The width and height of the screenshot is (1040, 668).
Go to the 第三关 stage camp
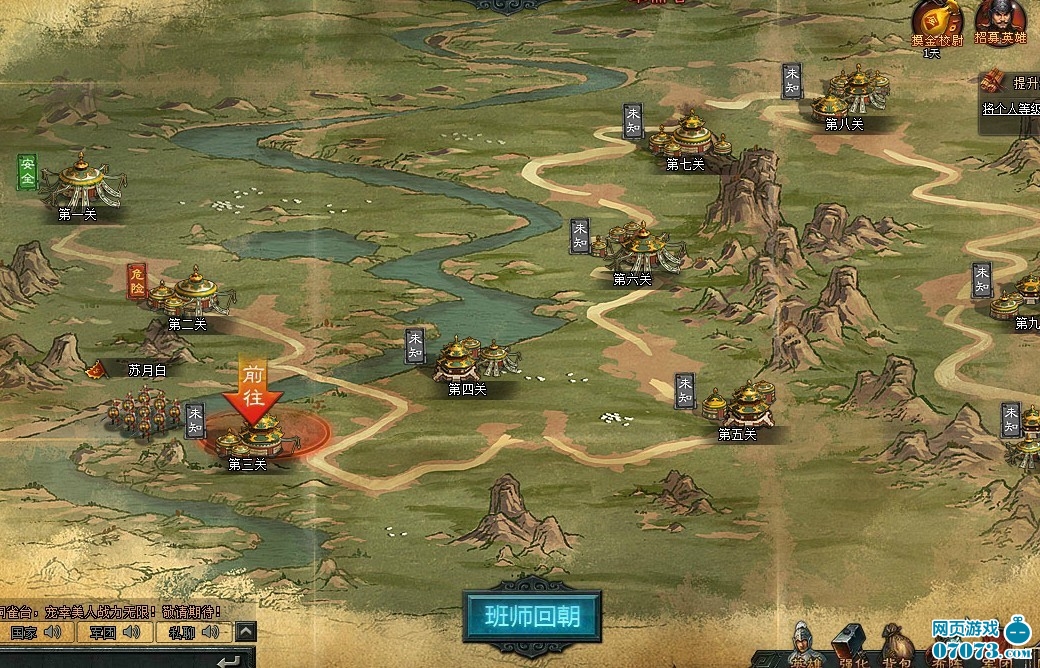pyautogui.click(x=252, y=435)
